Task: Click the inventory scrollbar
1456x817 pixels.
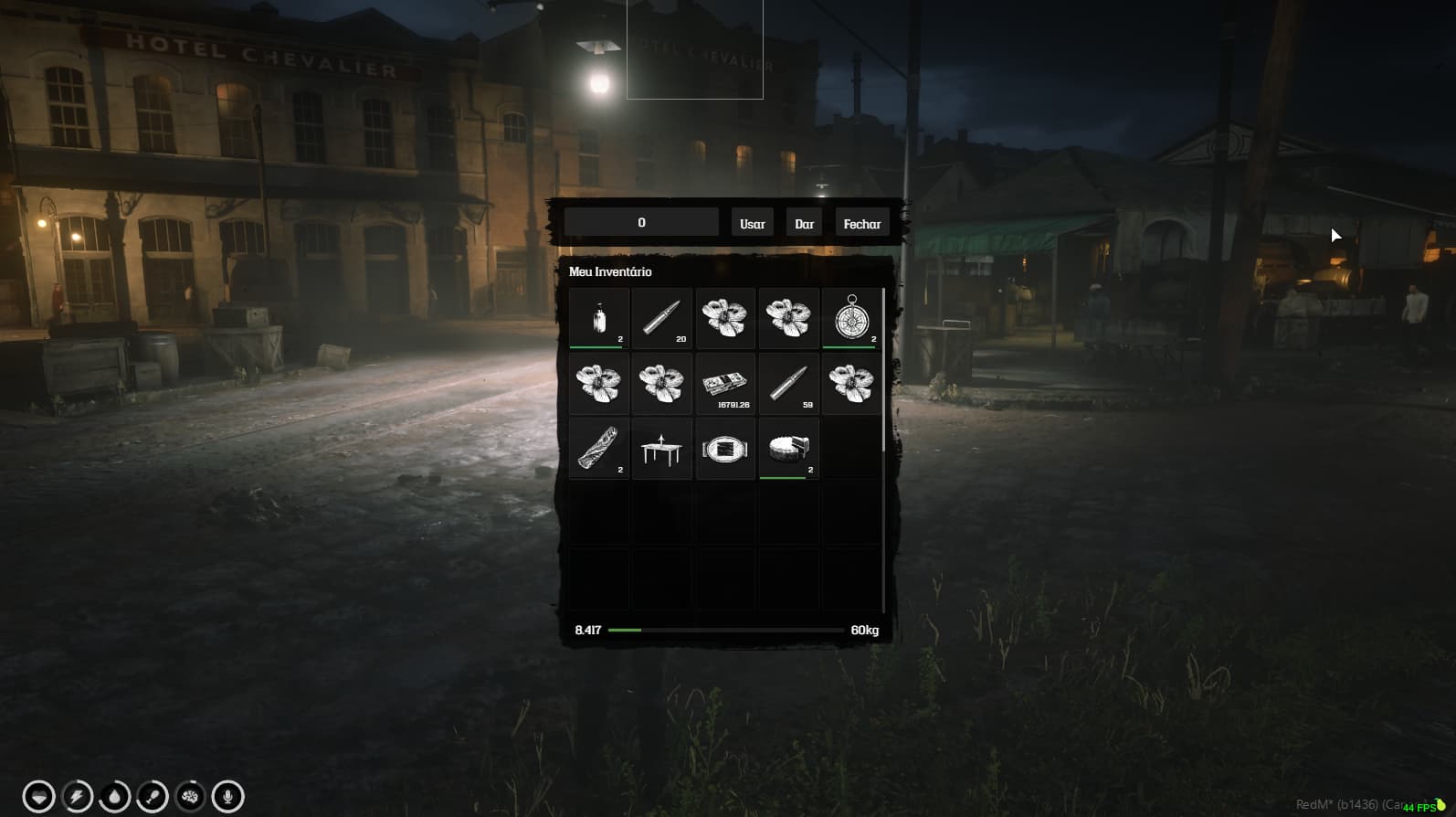Action: pos(881,366)
